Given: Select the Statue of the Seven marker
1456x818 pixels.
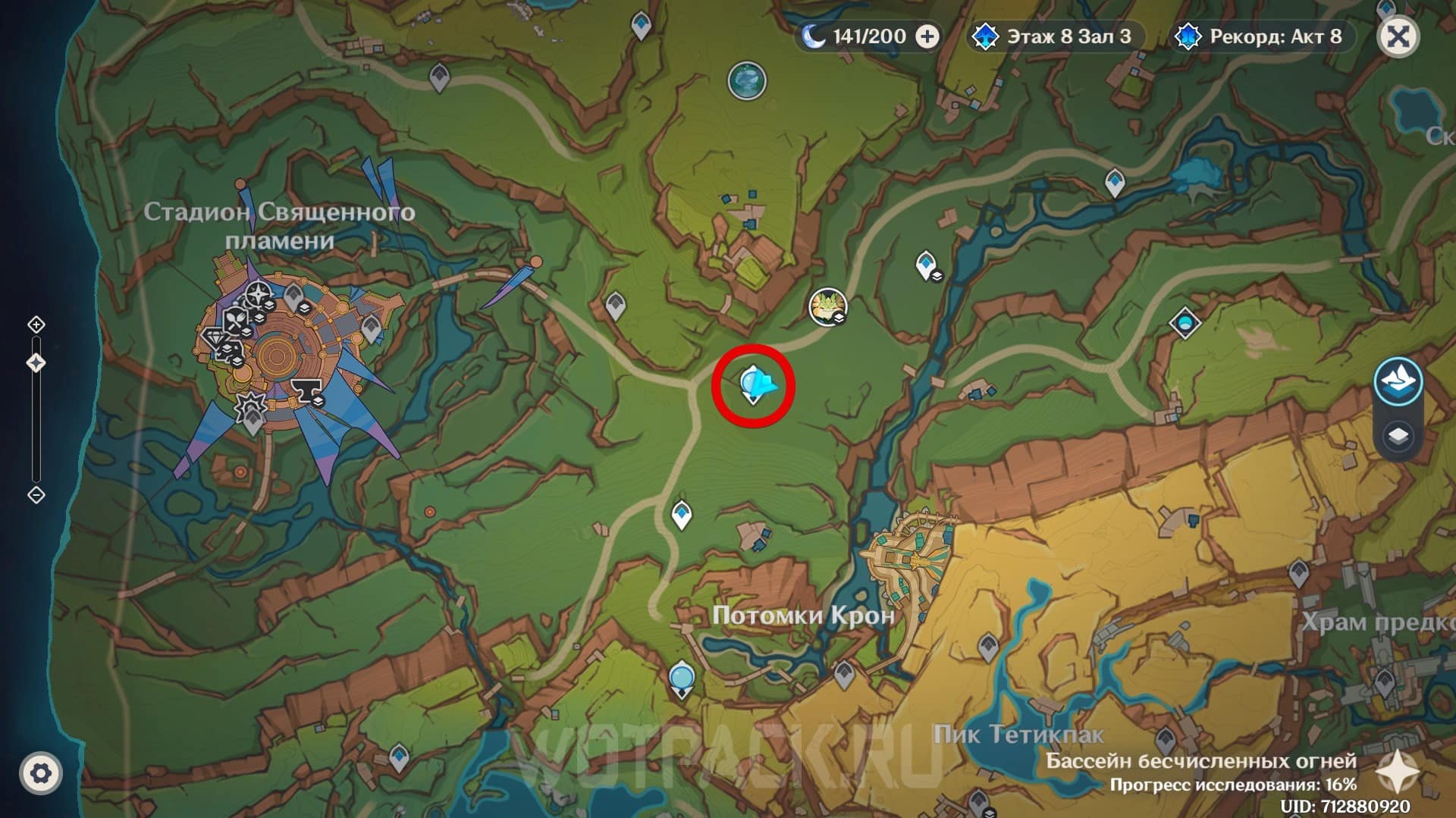Looking at the screenshot, I should [x=682, y=677].
